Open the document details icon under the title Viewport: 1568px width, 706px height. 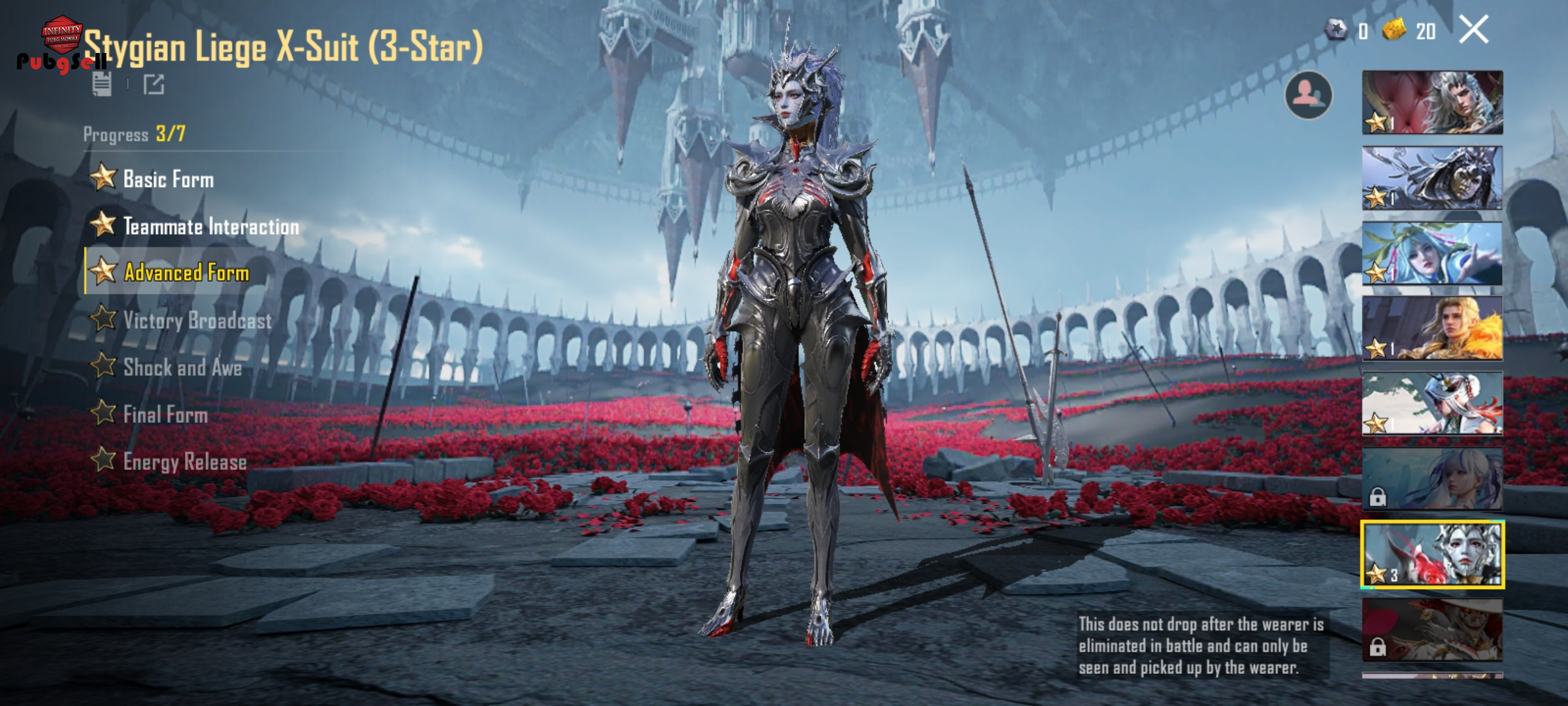coord(102,84)
